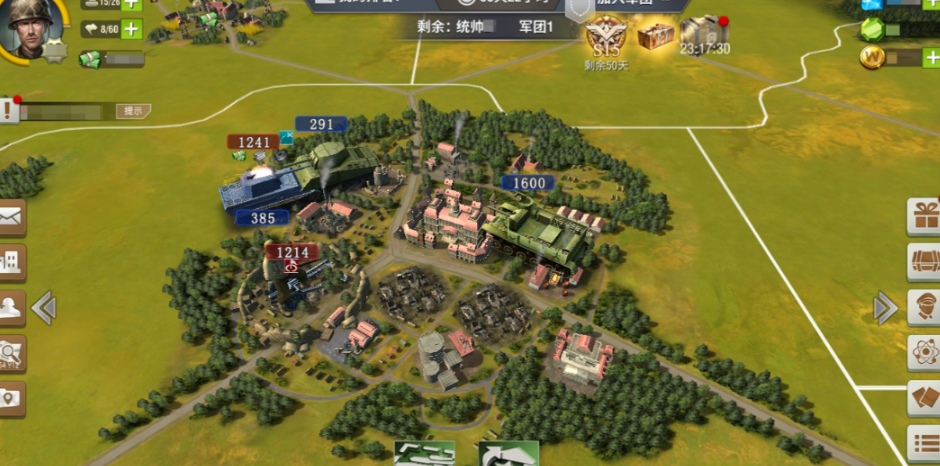Open the building icon on left sidebar
The width and height of the screenshot is (940, 466).
(11, 262)
